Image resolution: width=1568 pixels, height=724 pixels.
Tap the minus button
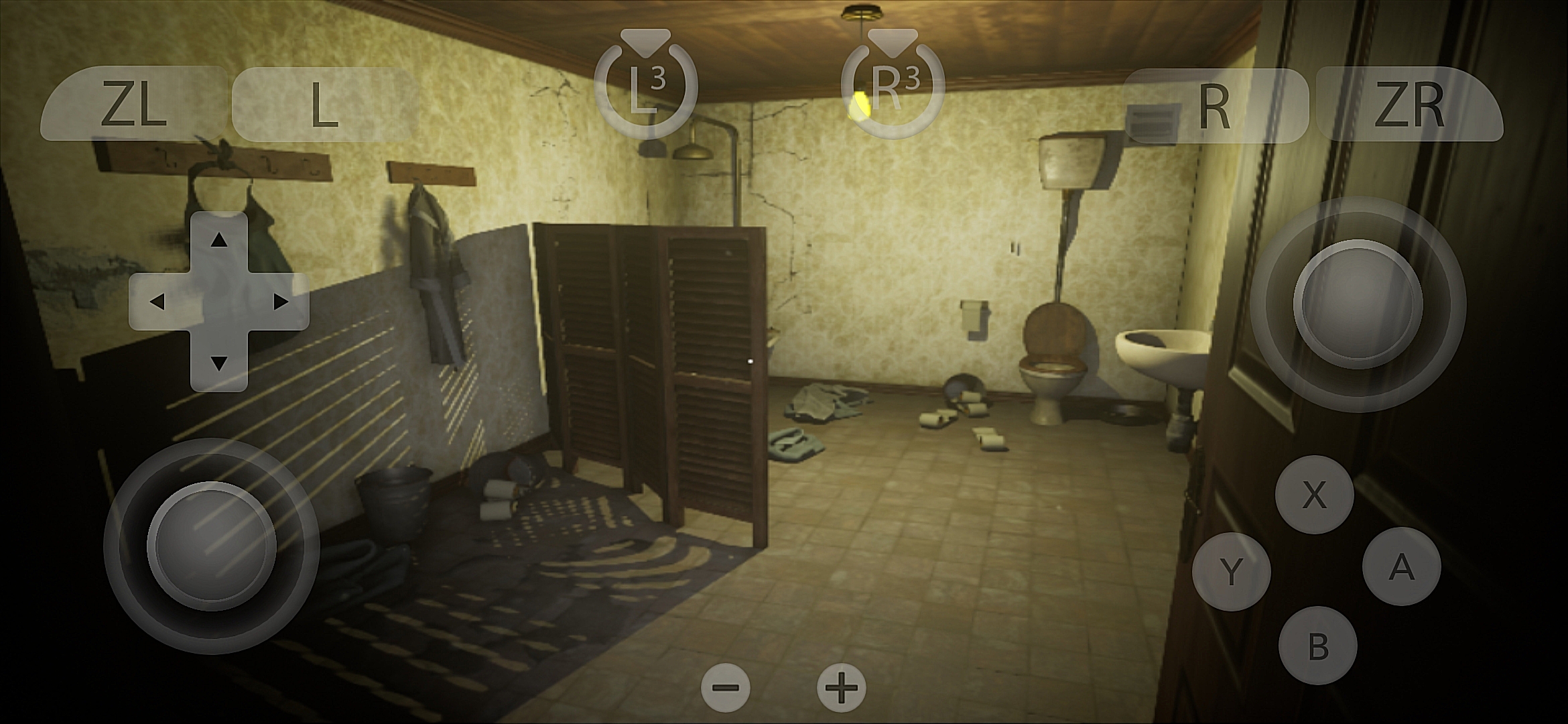click(x=726, y=688)
